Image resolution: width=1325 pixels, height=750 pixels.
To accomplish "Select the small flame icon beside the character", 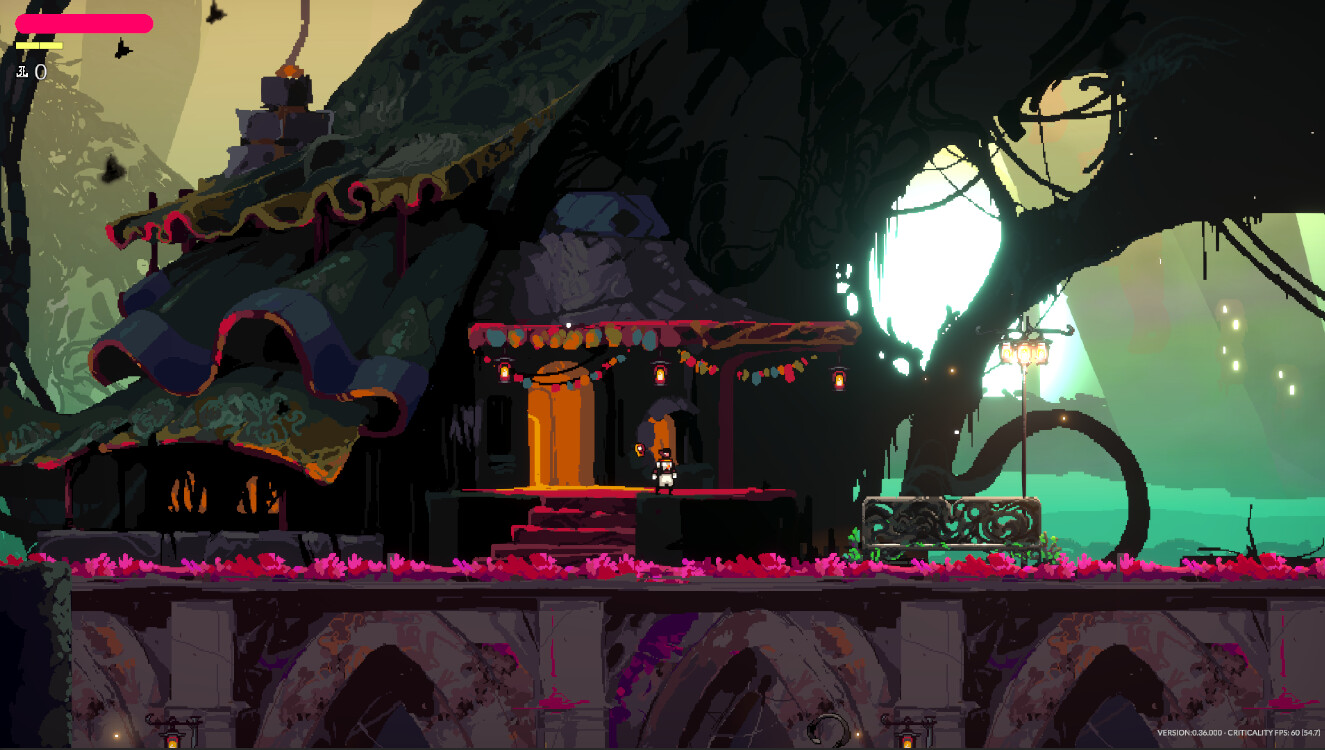I will point(638,449).
